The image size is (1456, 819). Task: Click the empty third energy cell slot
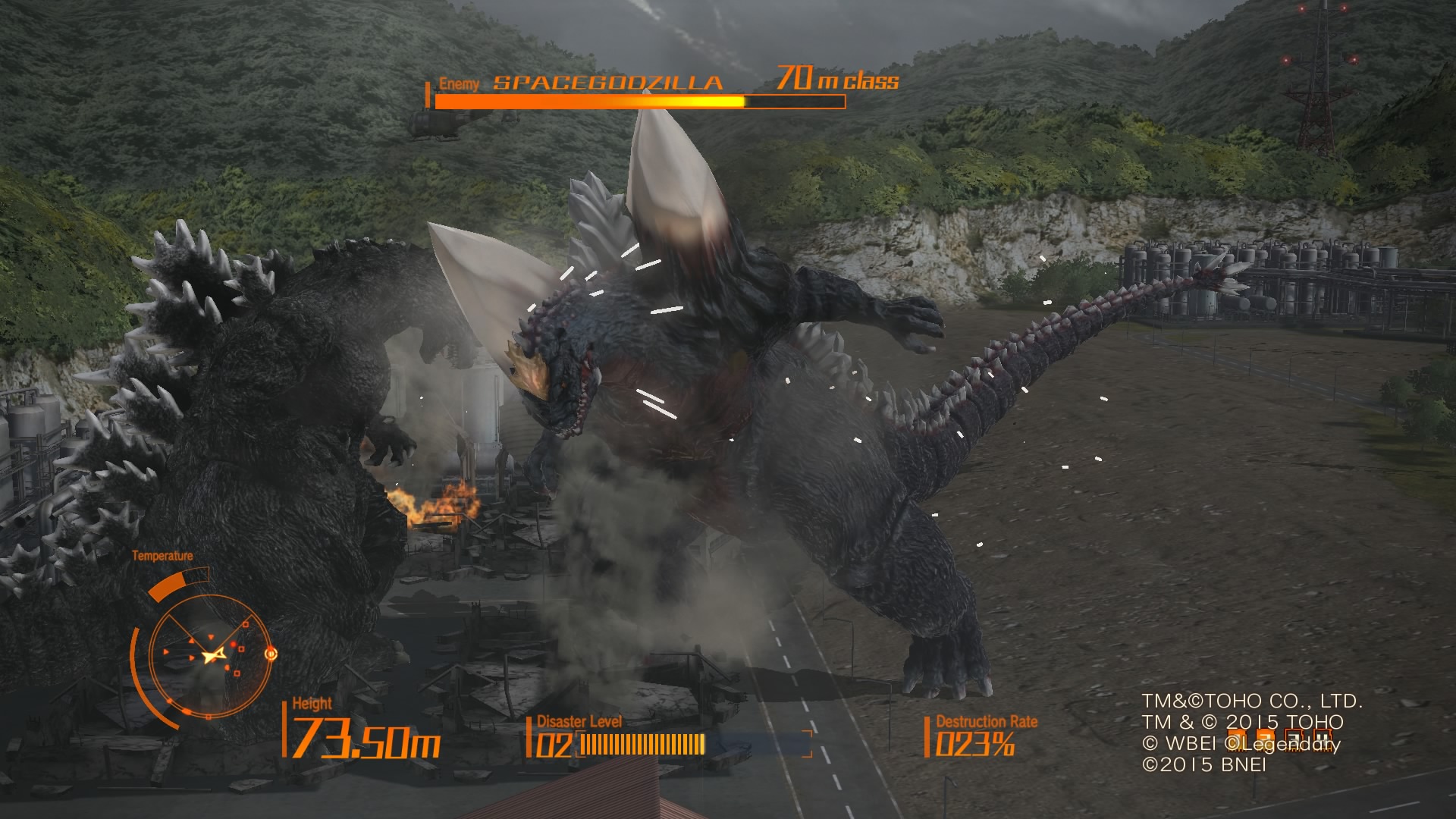1294,739
